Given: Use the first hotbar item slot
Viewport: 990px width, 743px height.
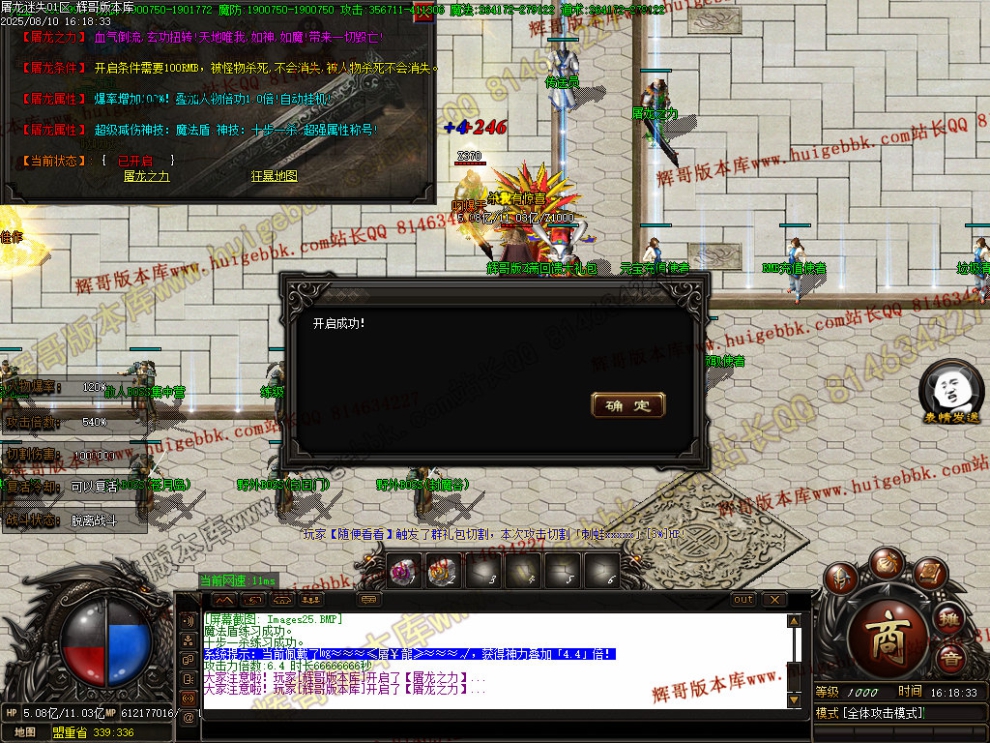Looking at the screenshot, I should (403, 571).
